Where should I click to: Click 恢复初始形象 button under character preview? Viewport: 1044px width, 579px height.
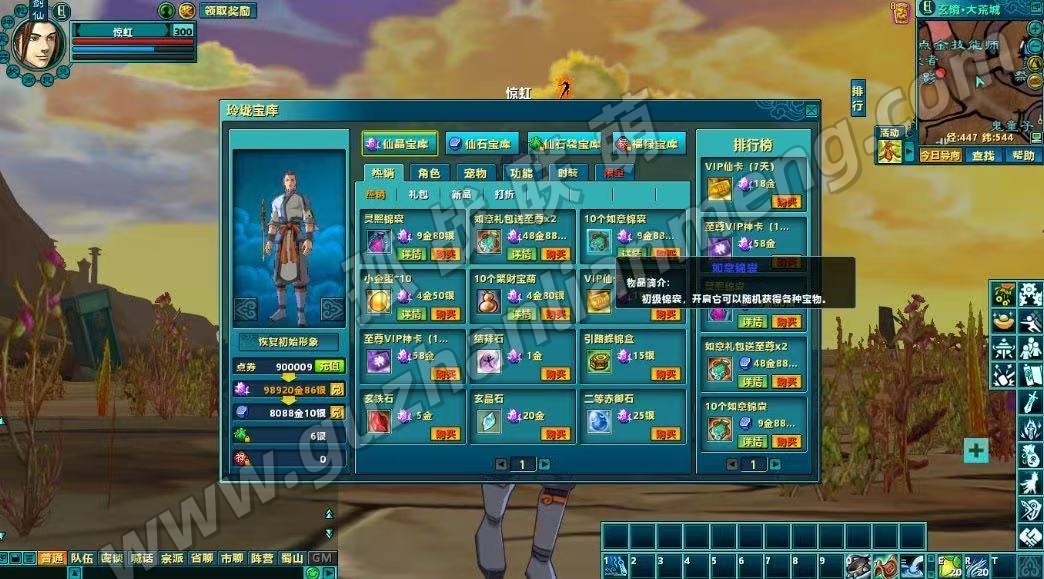pos(287,342)
